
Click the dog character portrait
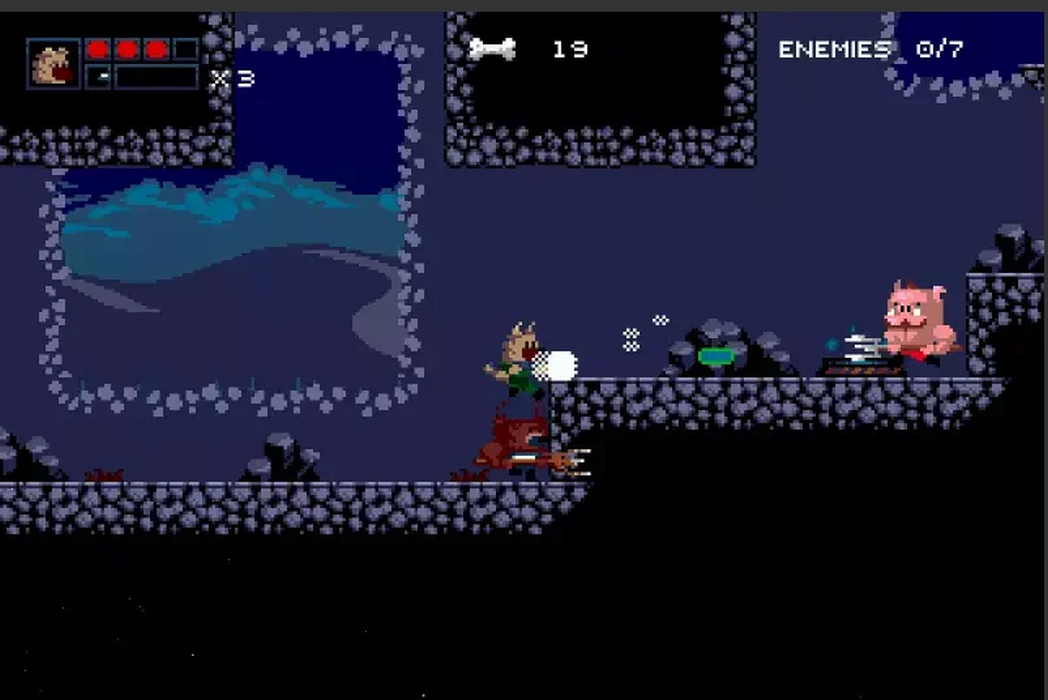[53, 64]
